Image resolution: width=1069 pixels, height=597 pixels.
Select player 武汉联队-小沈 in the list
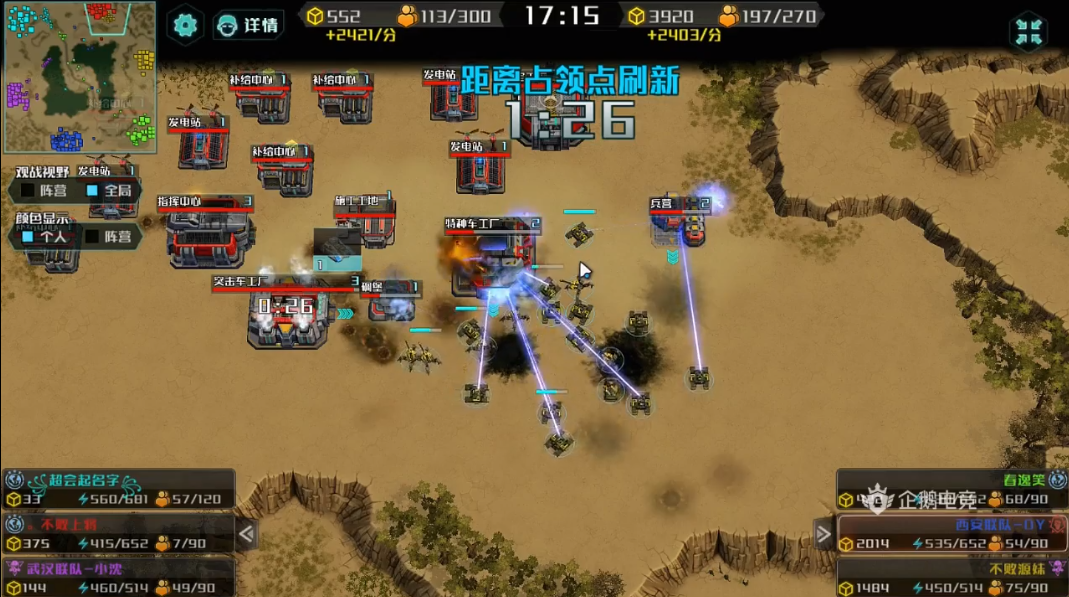118,577
